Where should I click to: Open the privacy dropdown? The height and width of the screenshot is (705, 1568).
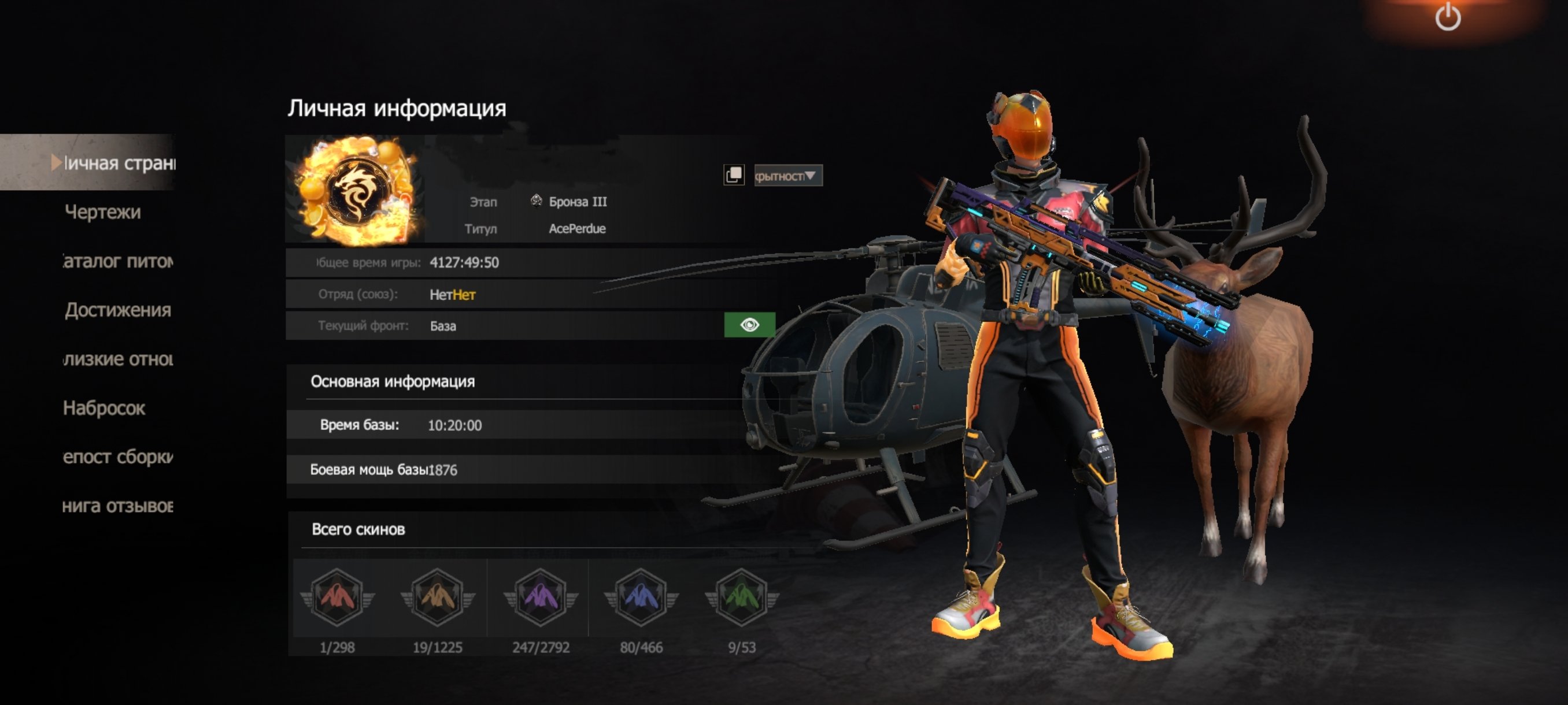click(x=787, y=176)
